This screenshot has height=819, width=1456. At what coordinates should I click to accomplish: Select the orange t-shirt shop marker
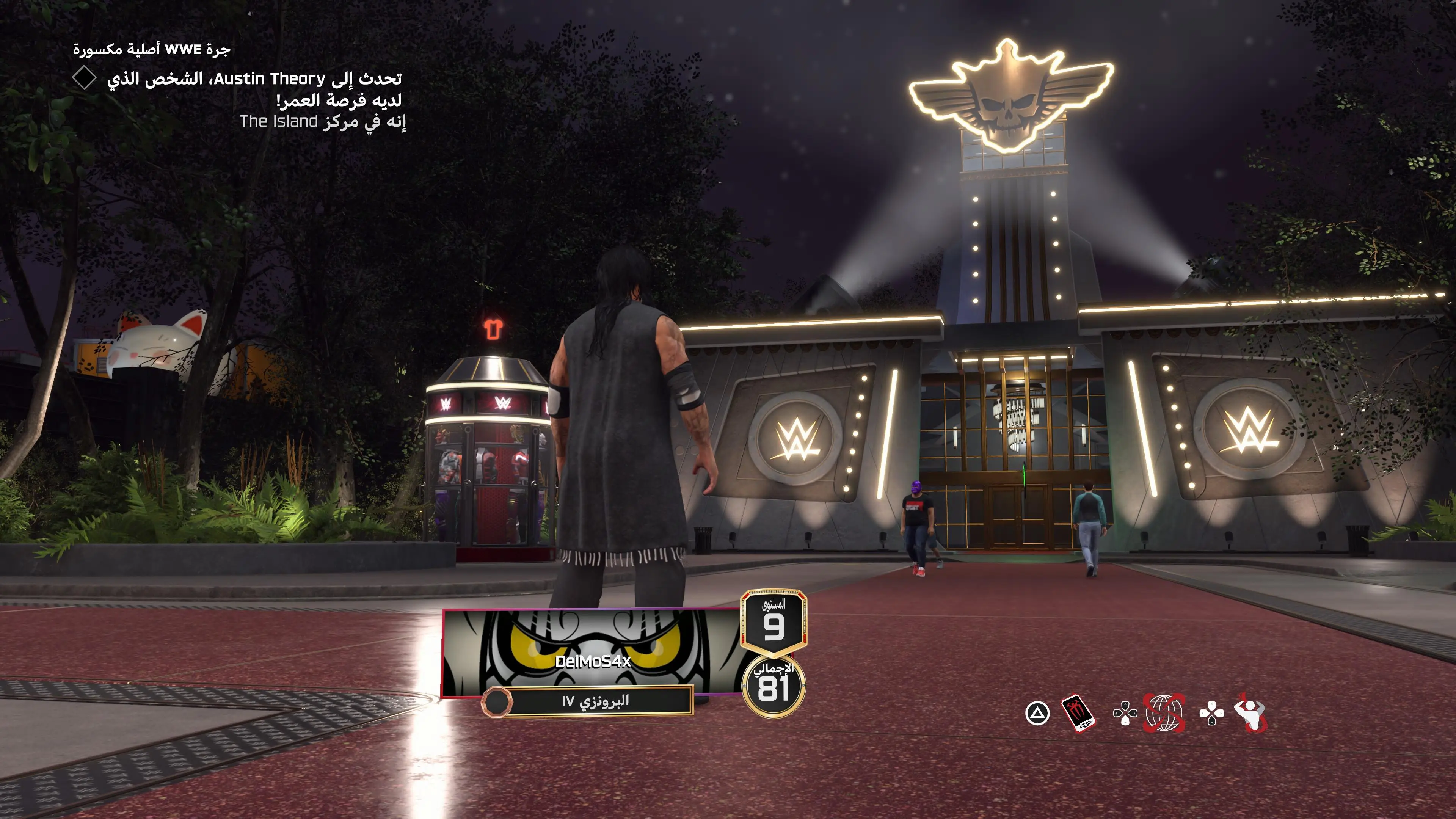(492, 328)
